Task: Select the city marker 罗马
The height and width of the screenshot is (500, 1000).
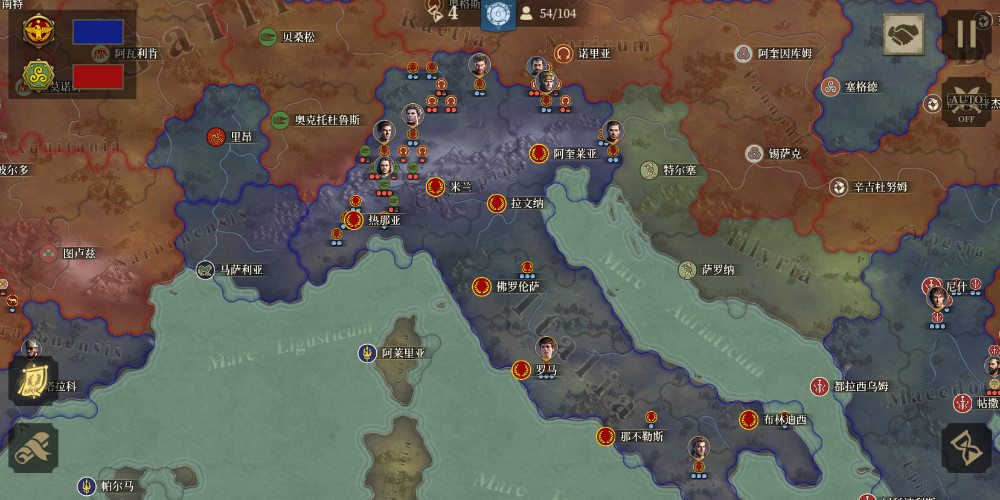Action: (521, 370)
